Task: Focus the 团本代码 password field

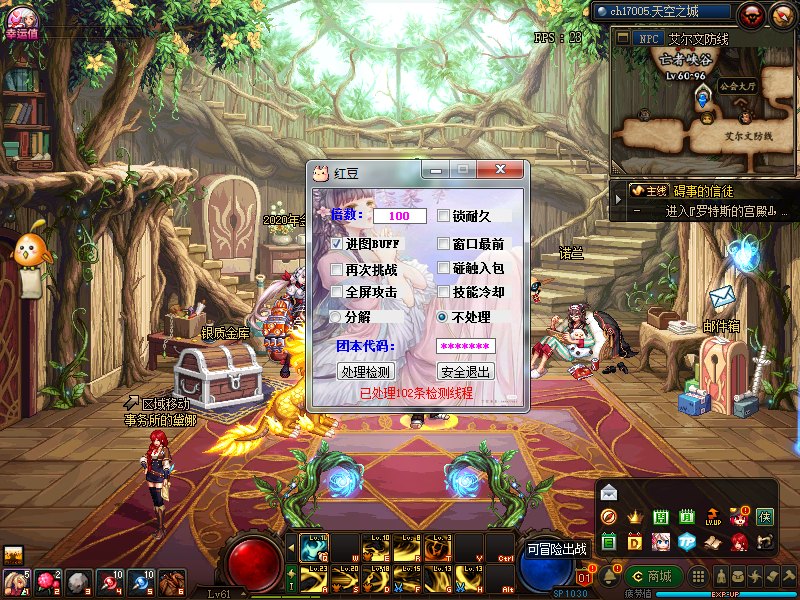Action: [466, 346]
